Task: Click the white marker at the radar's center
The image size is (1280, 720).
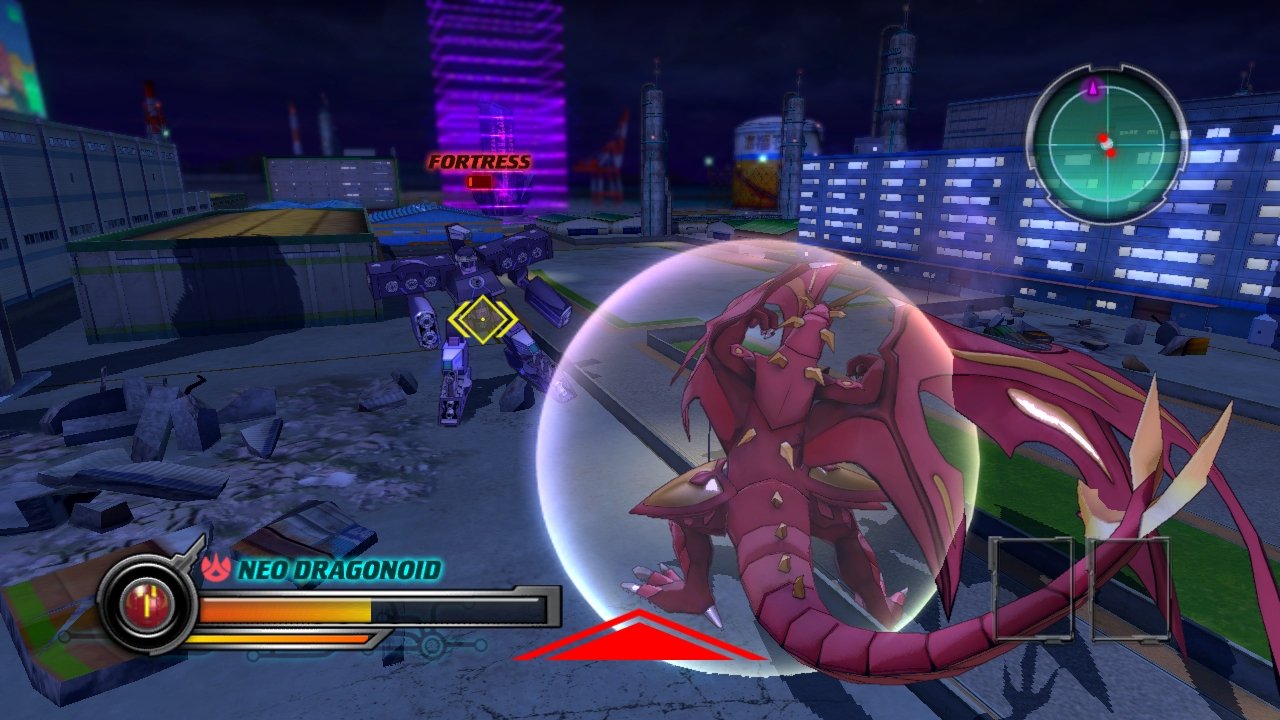Action: point(1107,146)
